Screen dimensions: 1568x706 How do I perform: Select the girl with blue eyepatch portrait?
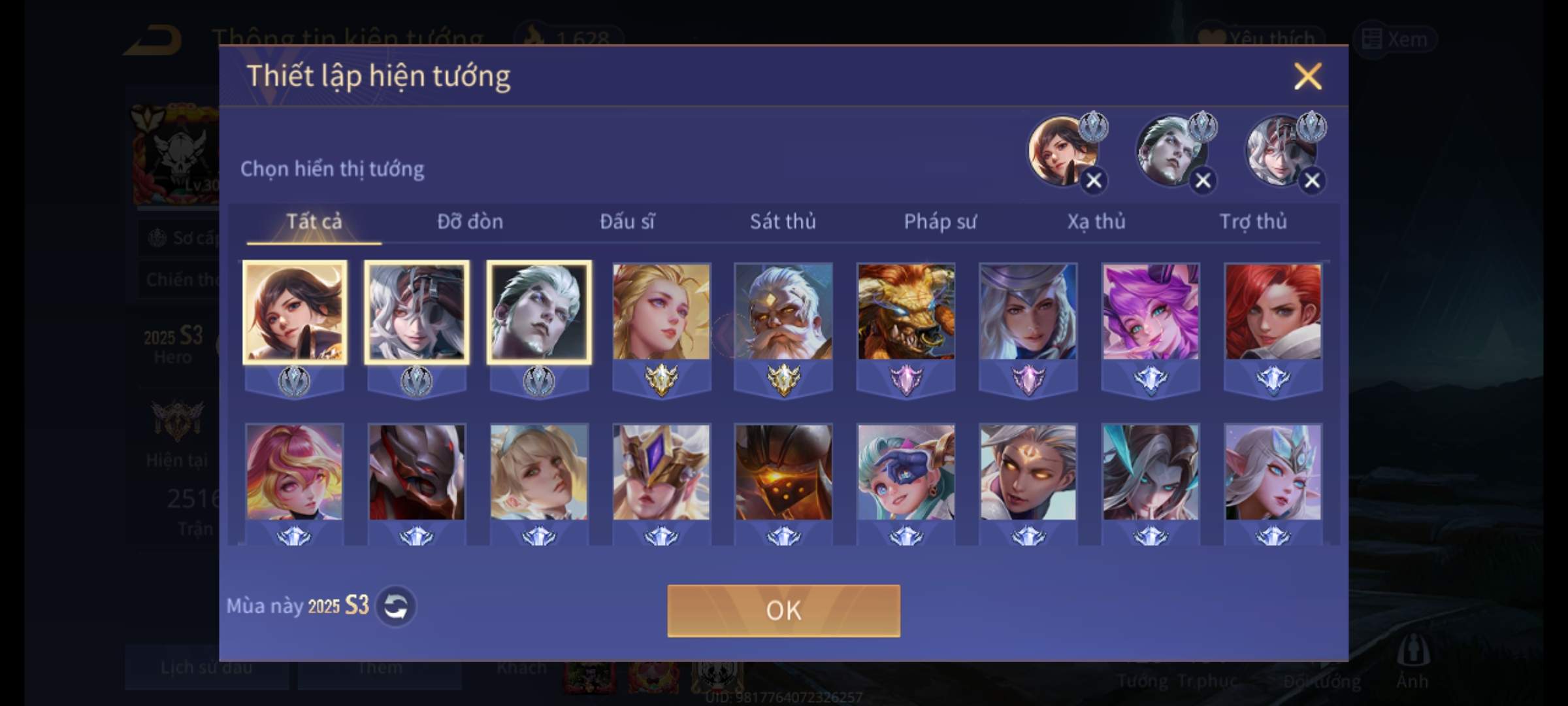906,473
